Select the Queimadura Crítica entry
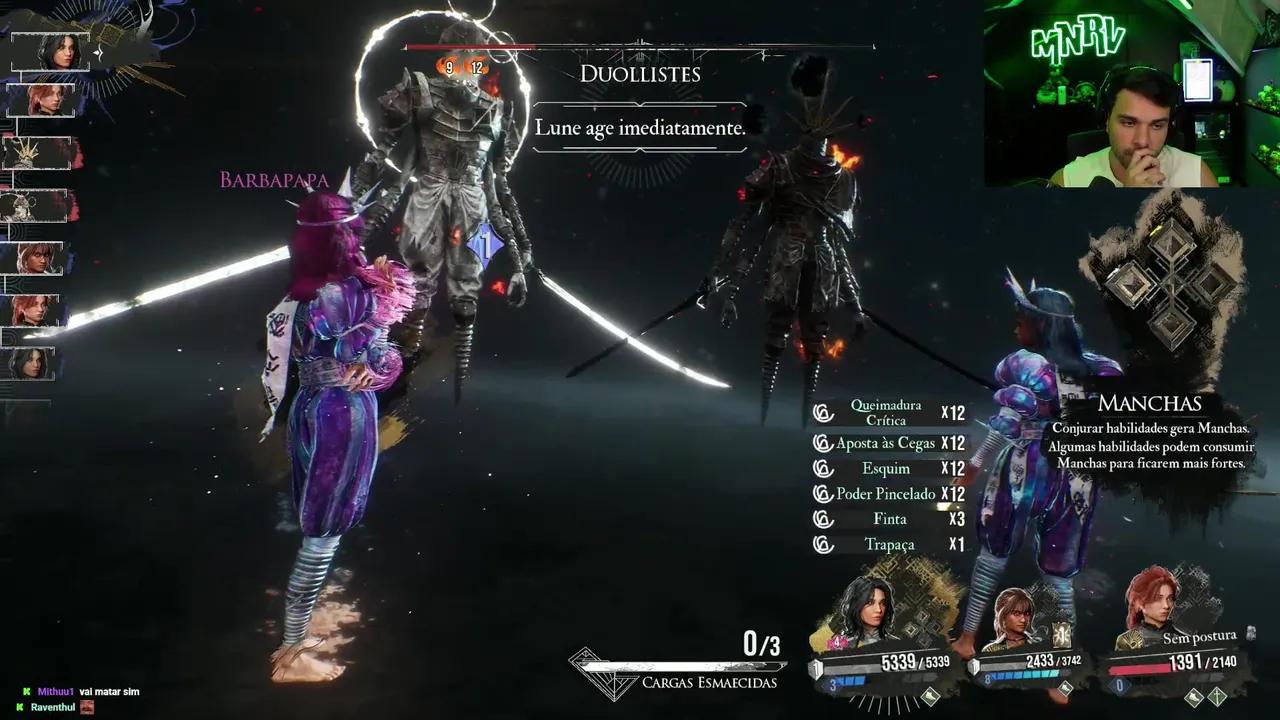Viewport: 1280px width, 720px height. (886, 413)
